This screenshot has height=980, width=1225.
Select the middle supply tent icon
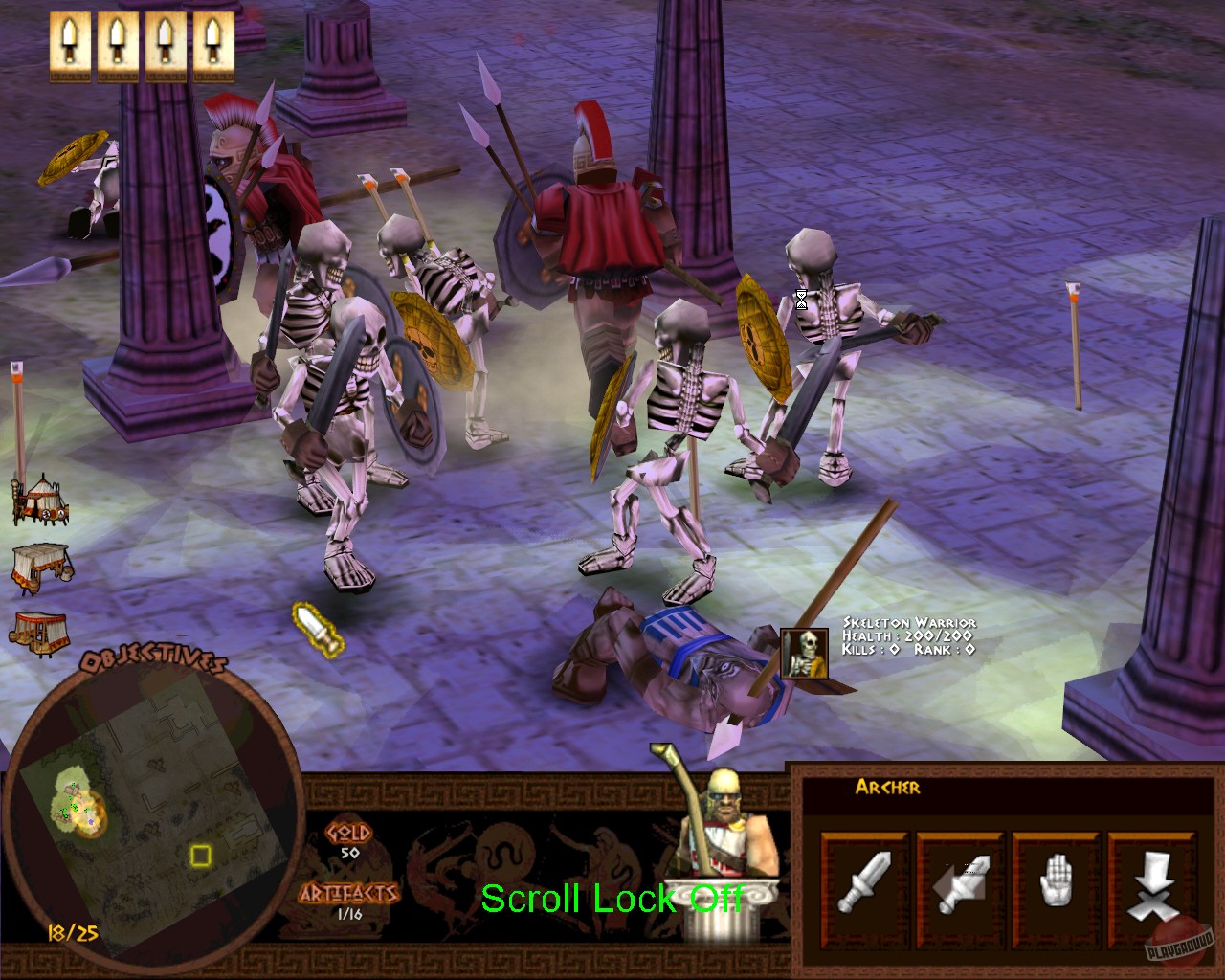pyautogui.click(x=40, y=565)
